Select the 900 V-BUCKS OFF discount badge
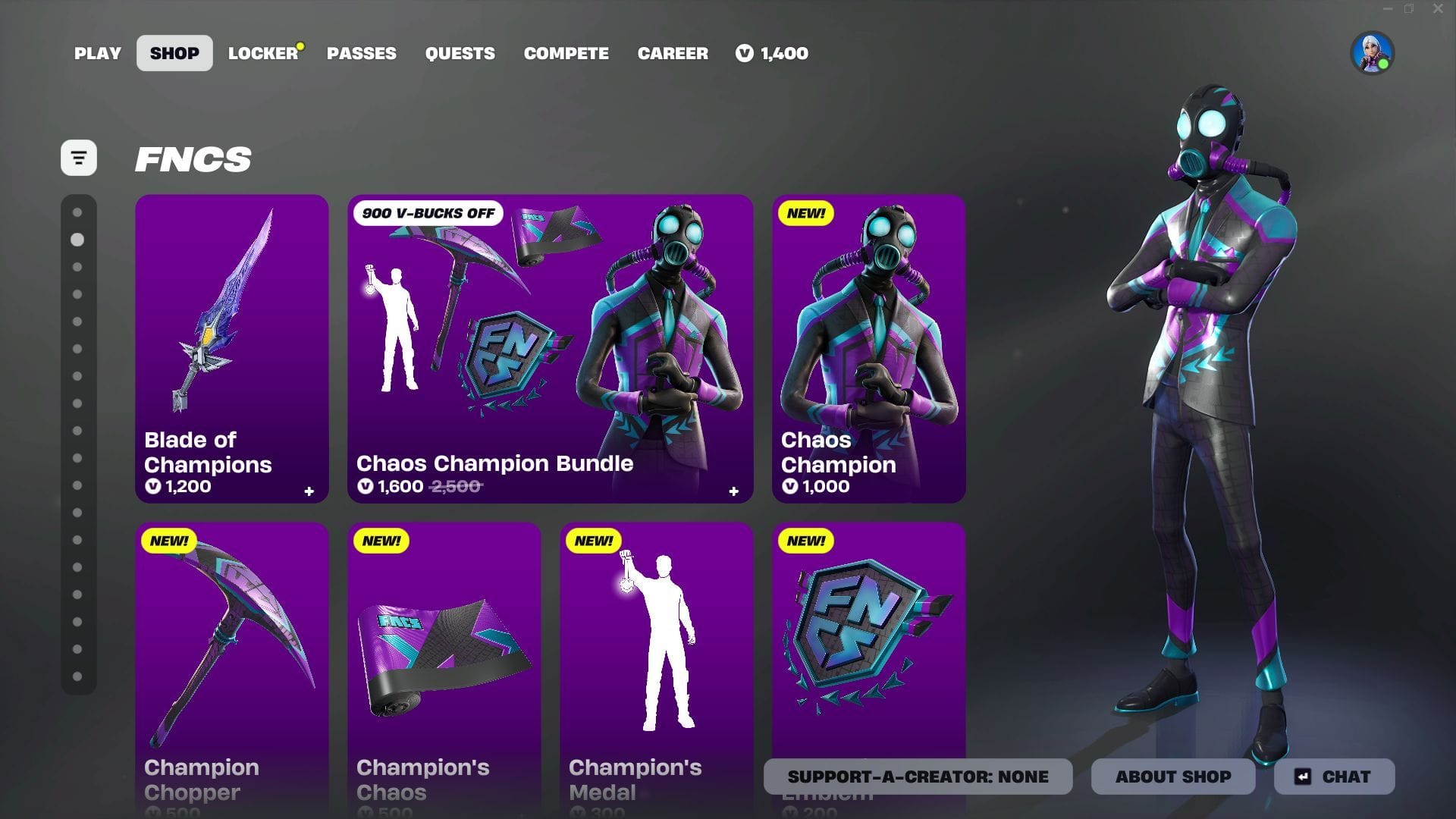The height and width of the screenshot is (819, 1456). (428, 213)
